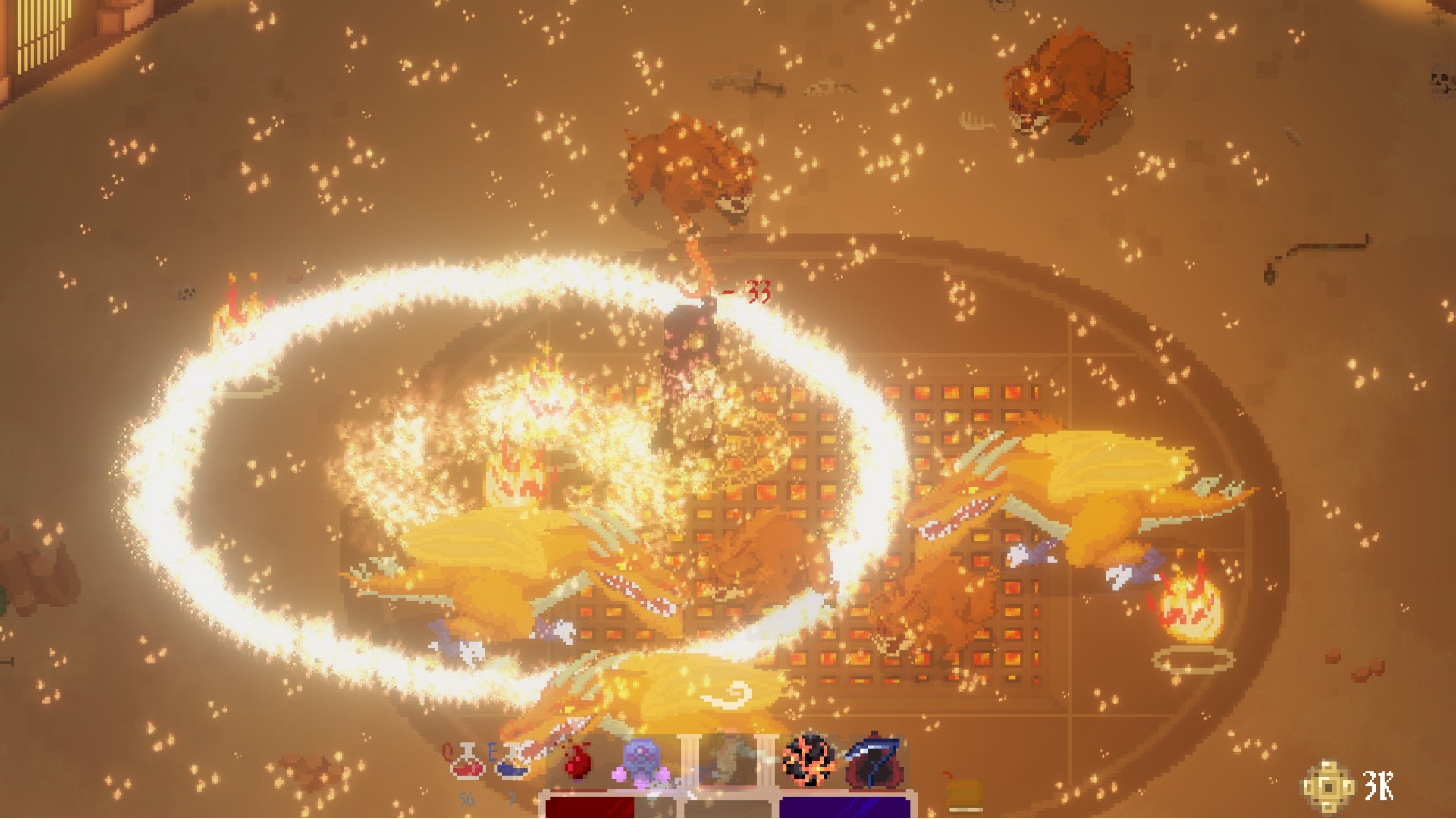Use the blue mana potion
Viewport: 1456px width, 819px height.
(x=513, y=761)
